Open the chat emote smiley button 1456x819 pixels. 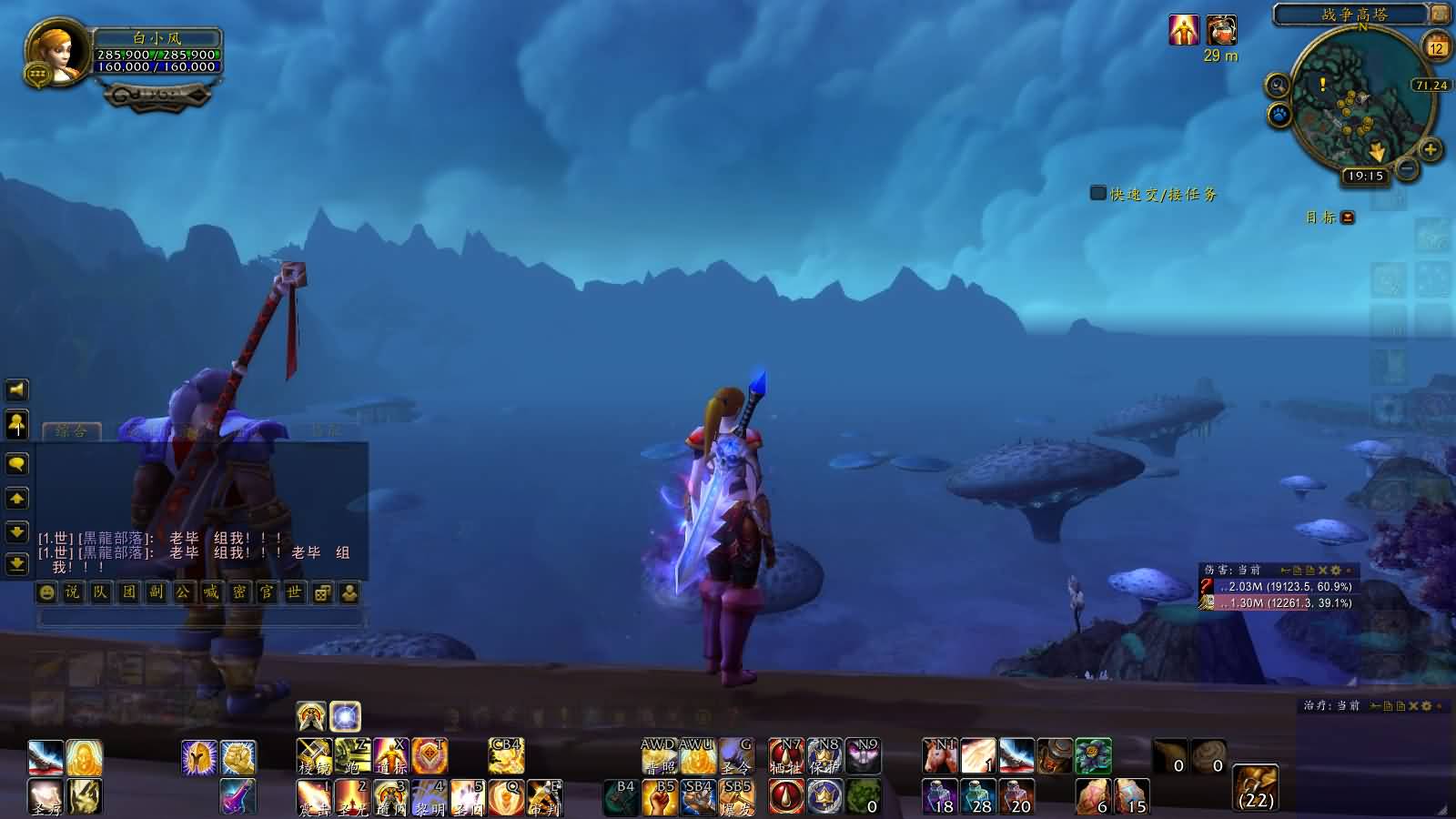(46, 592)
